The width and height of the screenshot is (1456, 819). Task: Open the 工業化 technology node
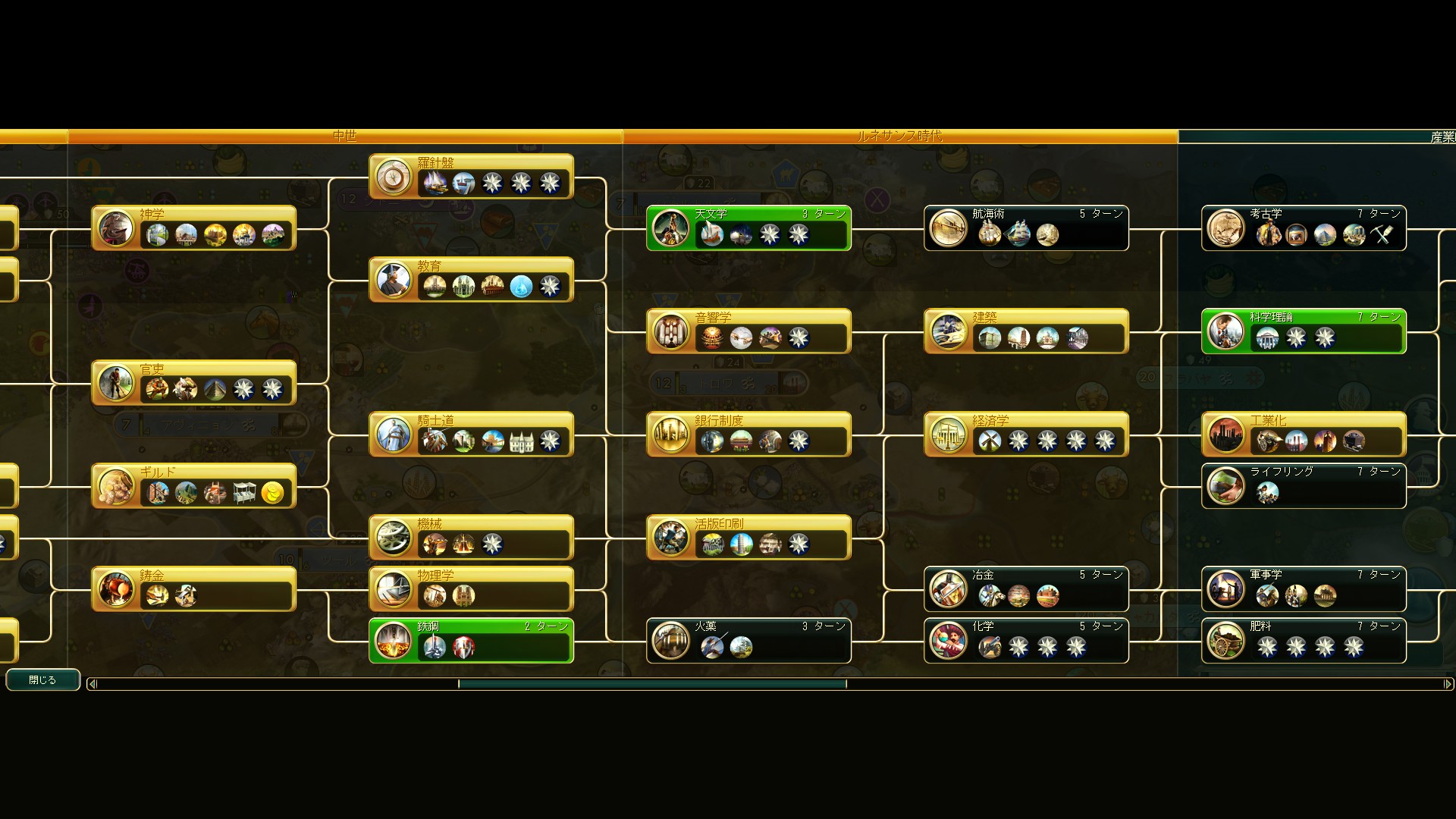1304,434
